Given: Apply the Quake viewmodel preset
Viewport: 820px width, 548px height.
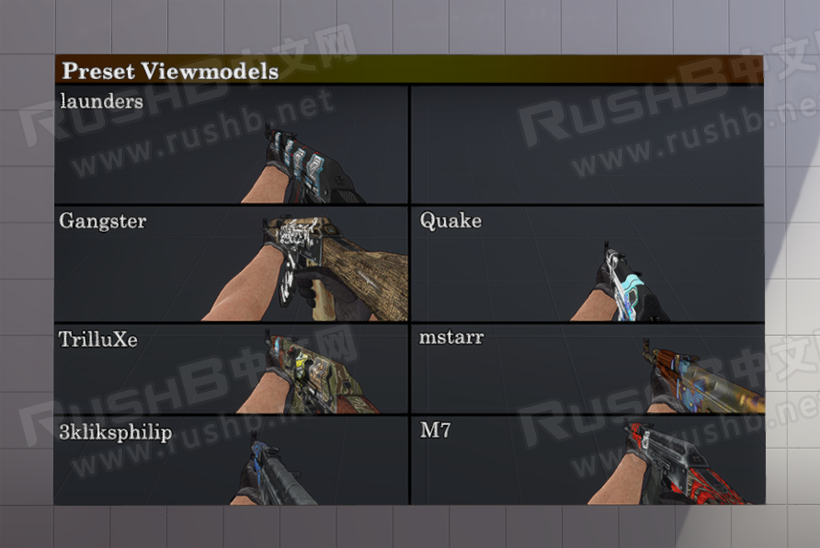Looking at the screenshot, I should (587, 264).
